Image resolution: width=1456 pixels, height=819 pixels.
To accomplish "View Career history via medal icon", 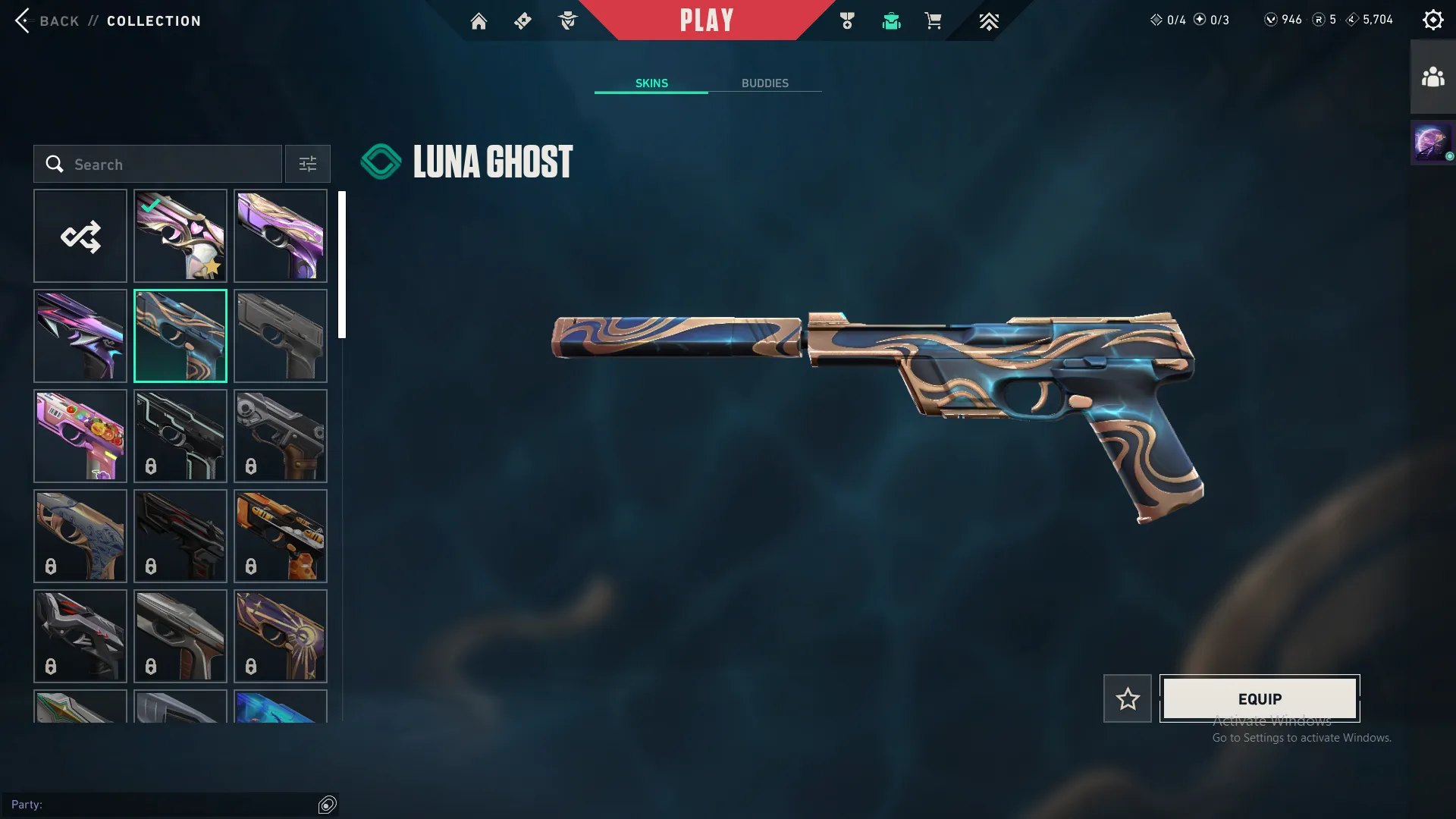I will point(847,20).
